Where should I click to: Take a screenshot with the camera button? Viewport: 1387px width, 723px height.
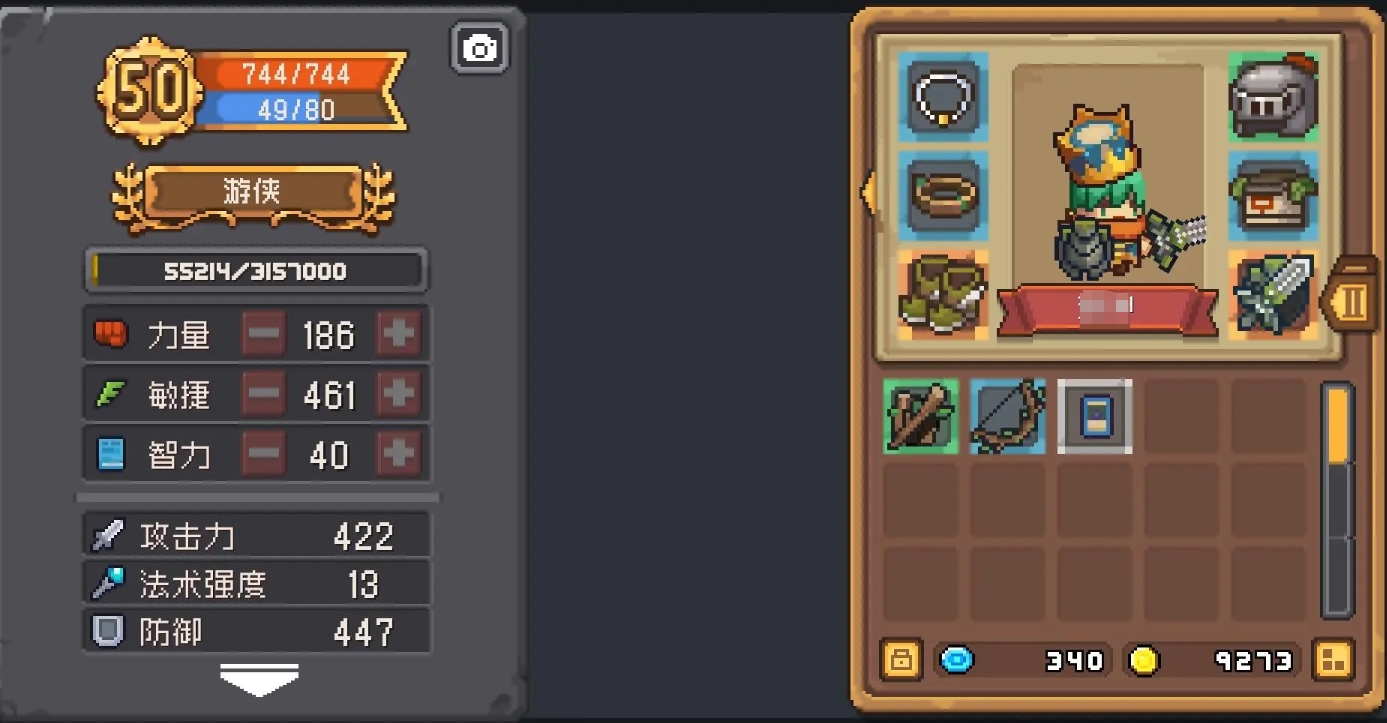coord(480,48)
